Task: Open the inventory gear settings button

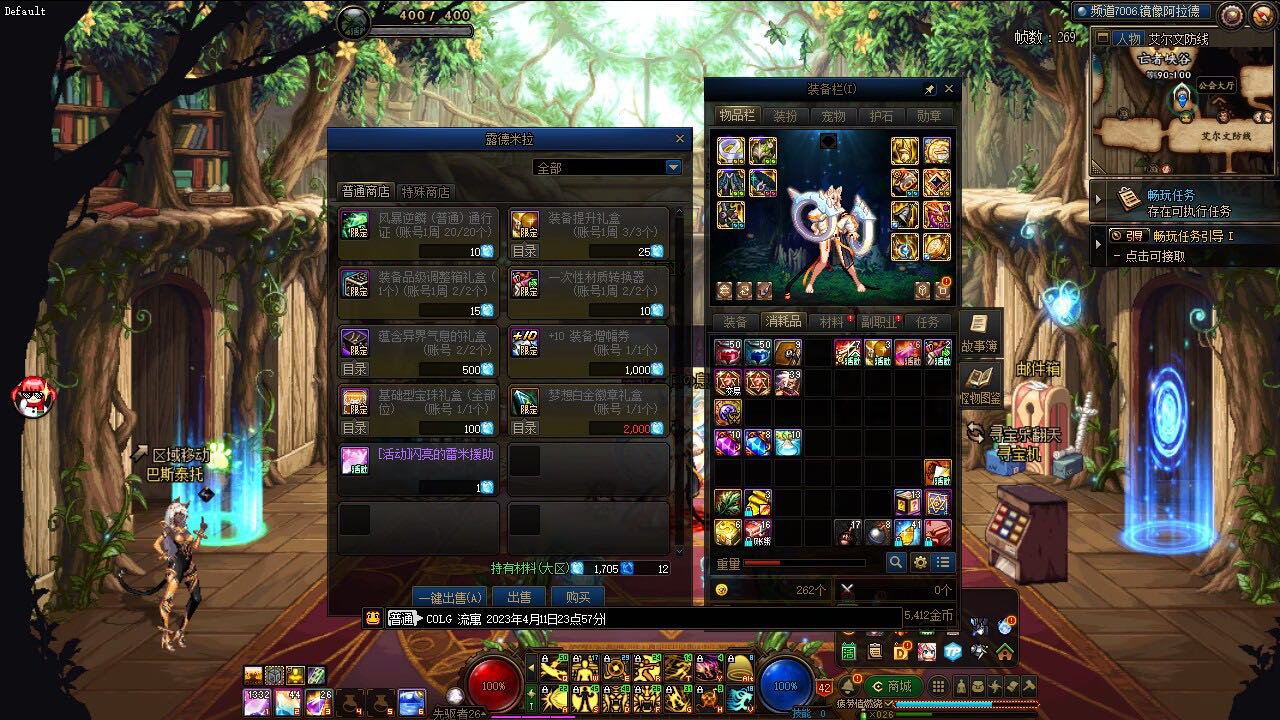Action: tap(920, 562)
